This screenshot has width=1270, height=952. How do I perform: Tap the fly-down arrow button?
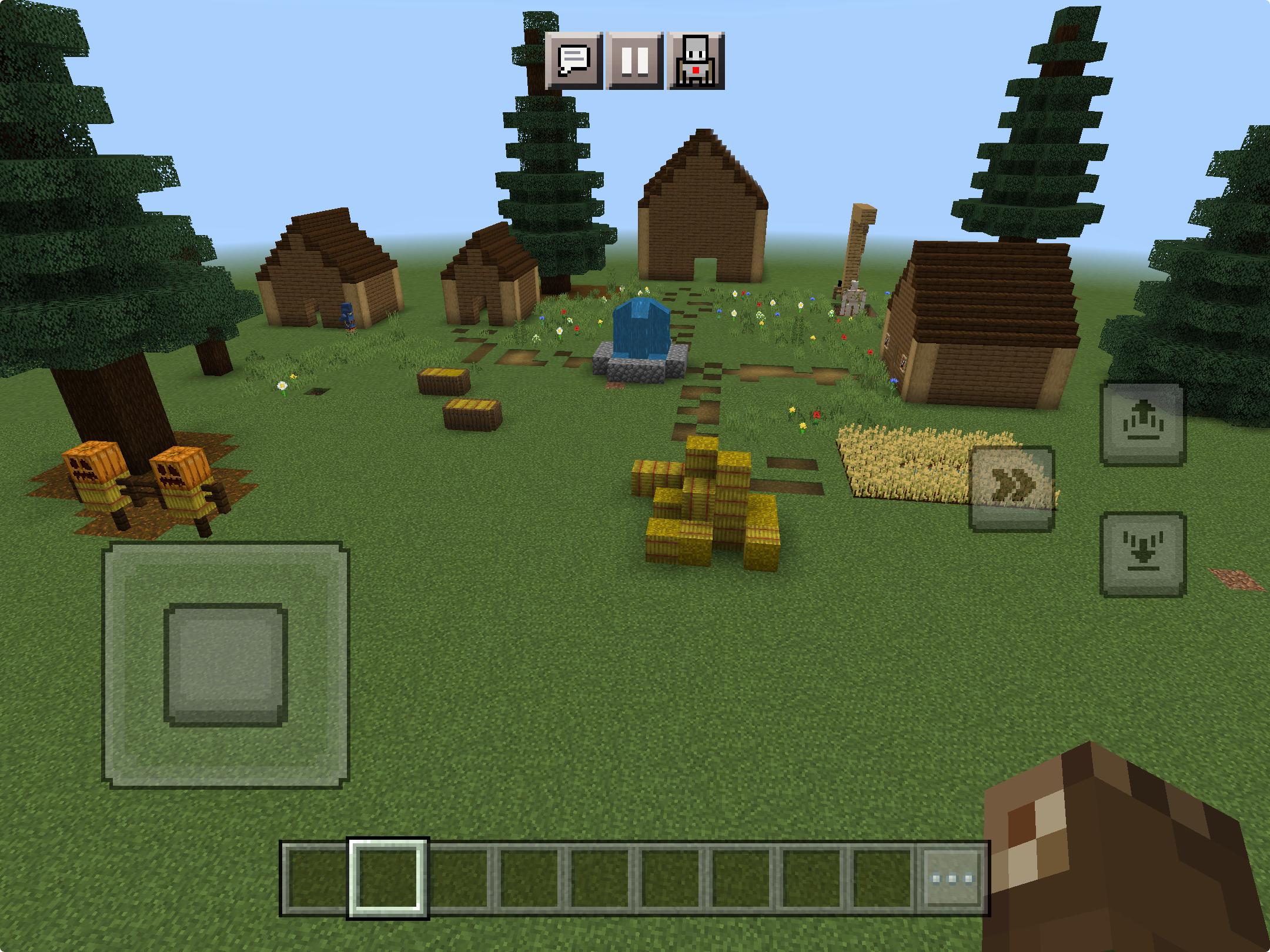point(1142,554)
